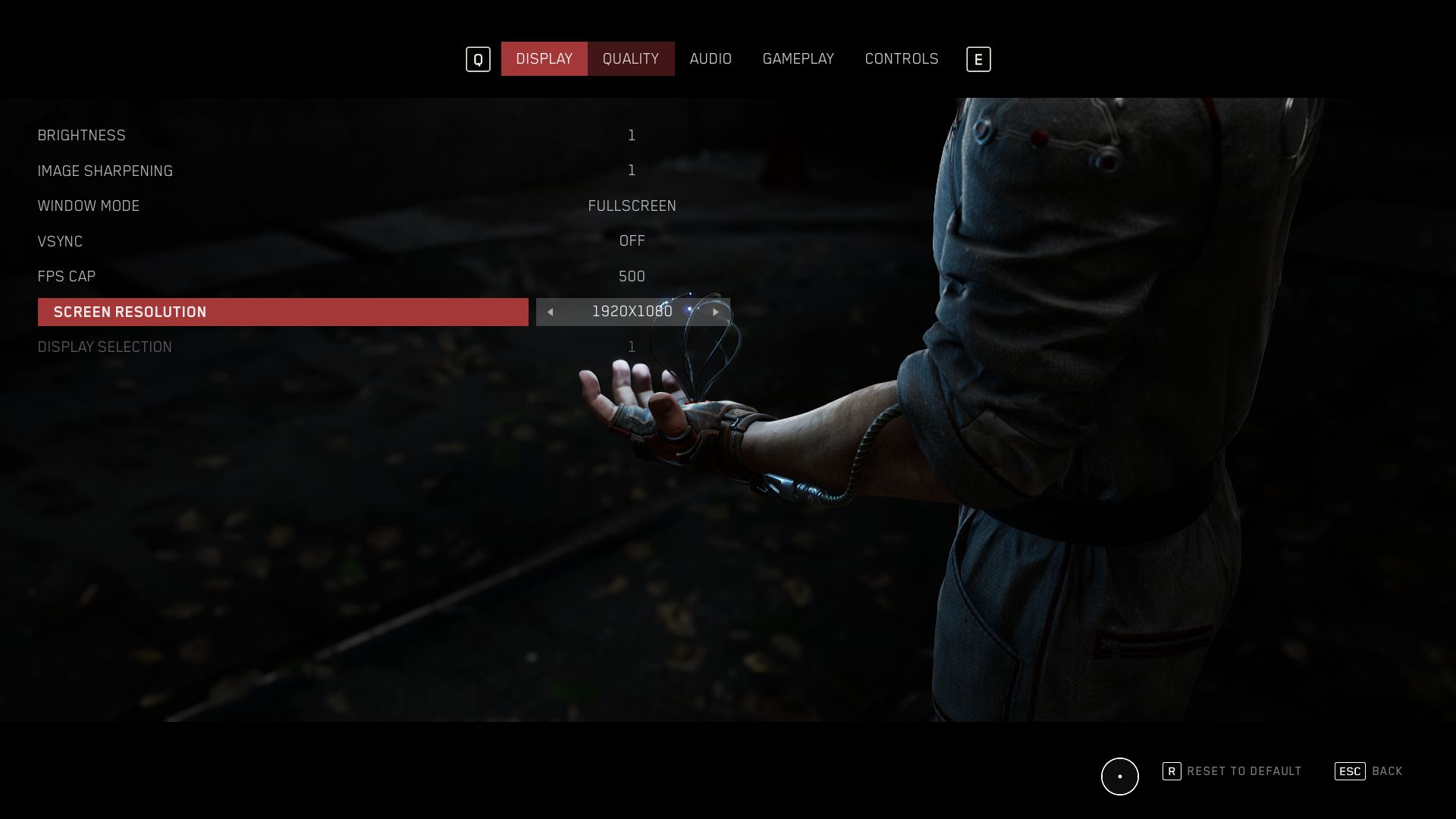Increase screen resolution with right arrow
The height and width of the screenshot is (819, 1456).
(x=715, y=312)
